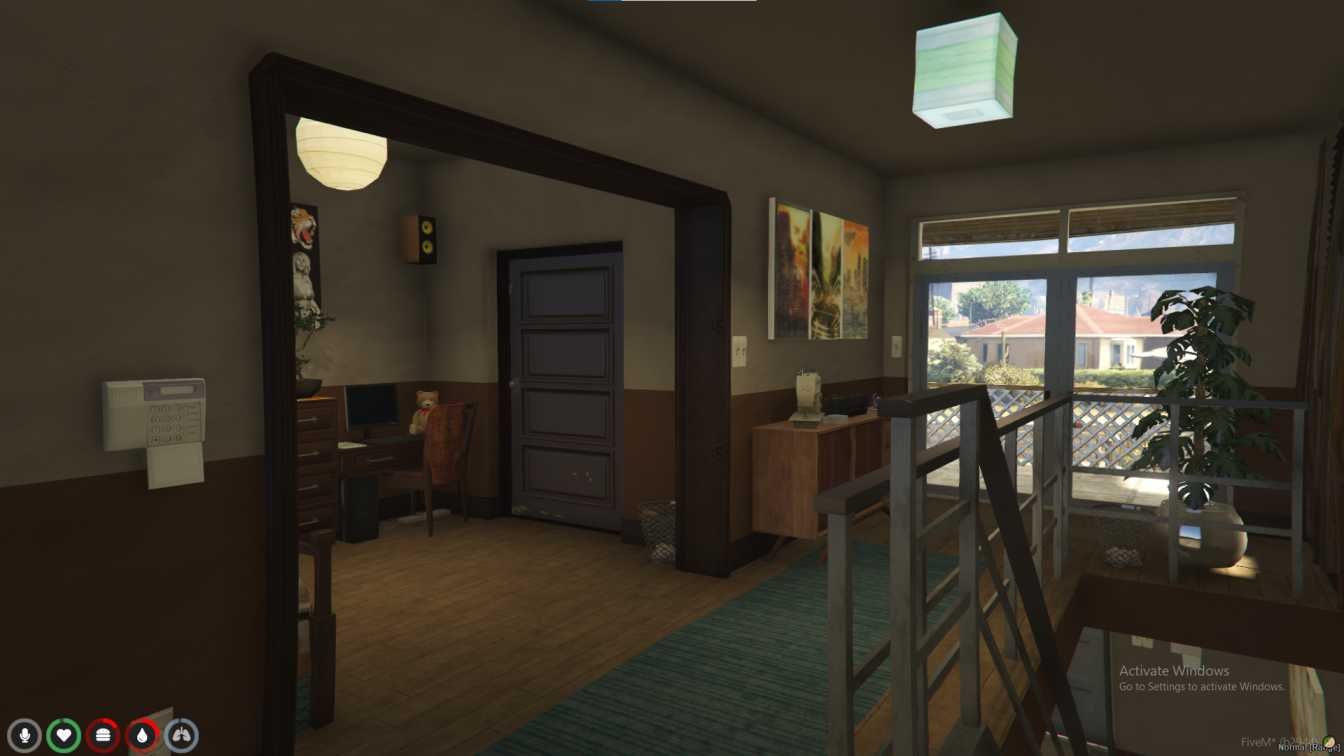1344x756 pixels.
Task: Click the 'Normal [Rogue]' status text
Action: click(x=1307, y=748)
